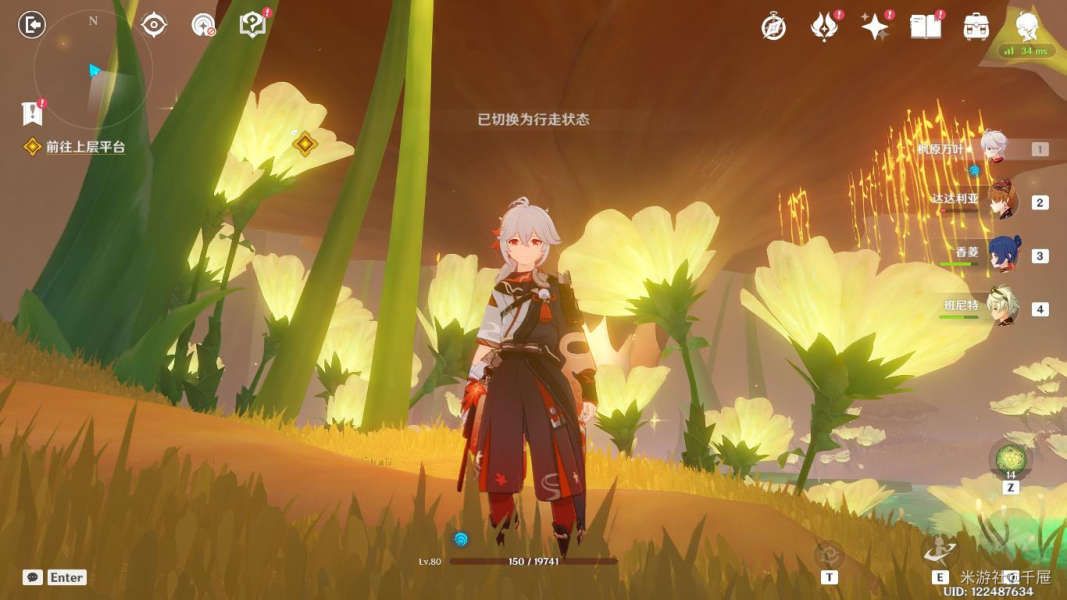Image resolution: width=1067 pixels, height=600 pixels.
Task: Switch to party member 达达利亚
Action: click(1001, 202)
